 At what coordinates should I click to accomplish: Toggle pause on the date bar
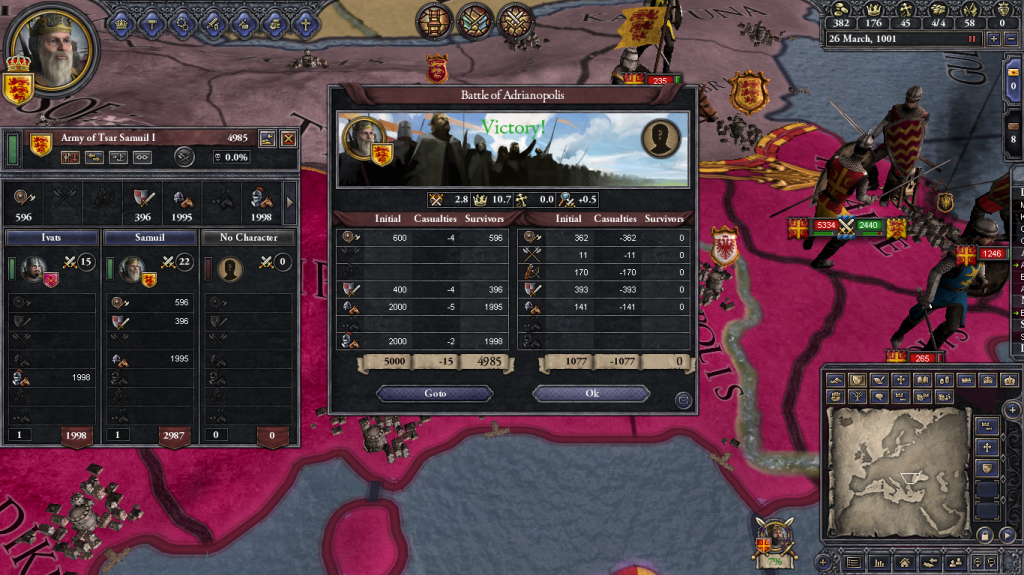click(x=971, y=38)
